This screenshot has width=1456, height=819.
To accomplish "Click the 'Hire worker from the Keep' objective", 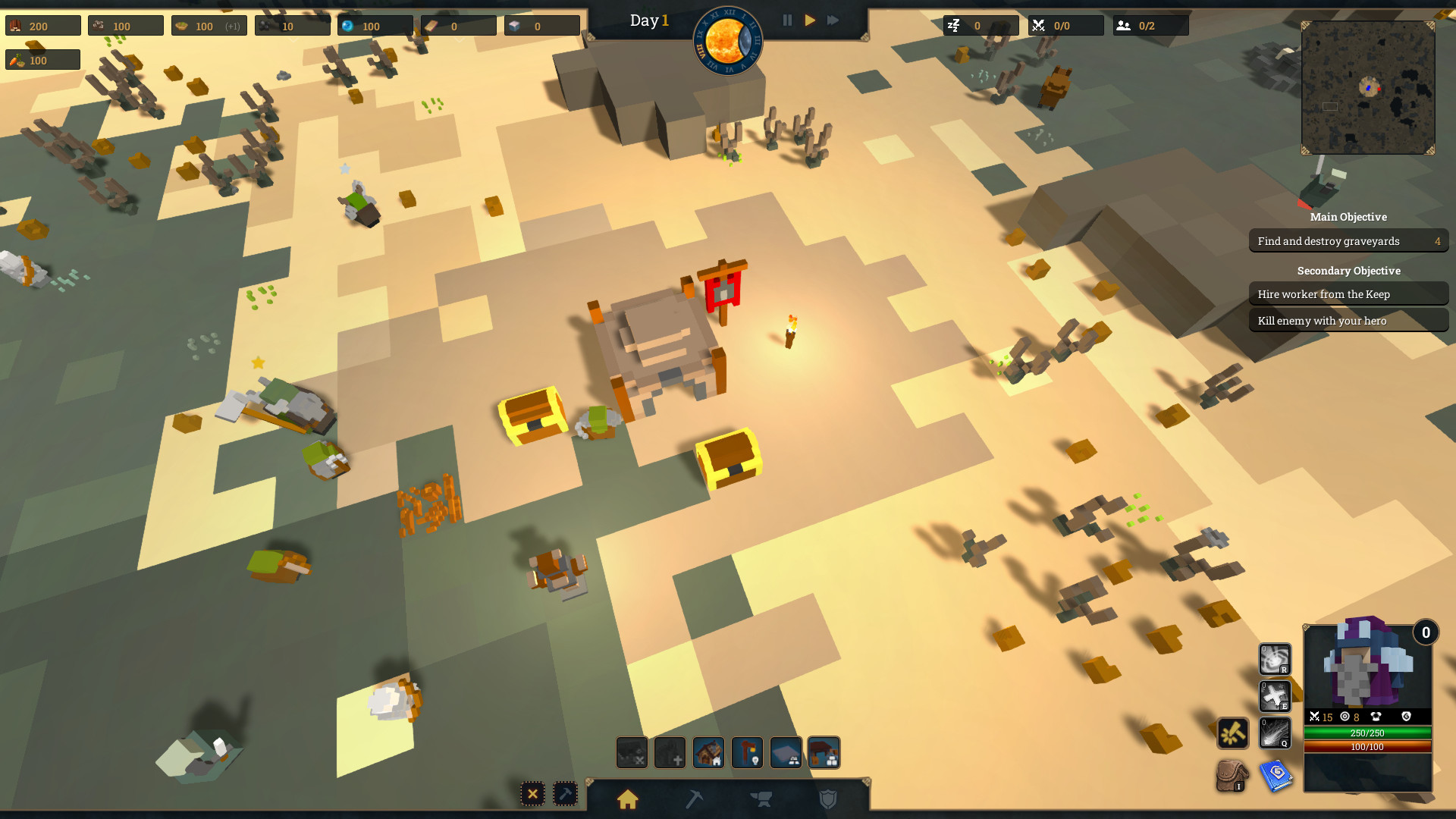I will coord(1348,294).
